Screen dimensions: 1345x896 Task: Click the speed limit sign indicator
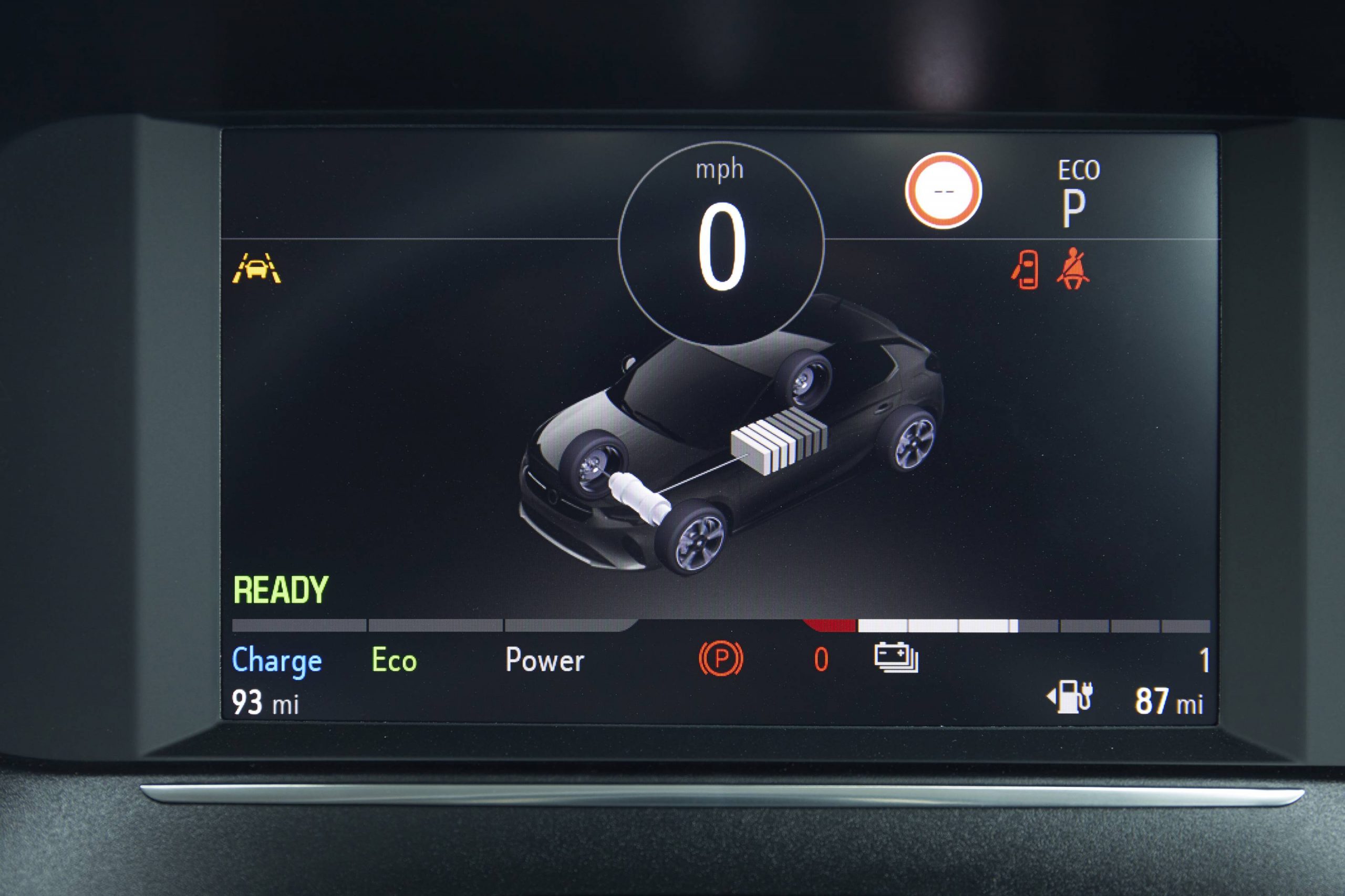[x=943, y=190]
